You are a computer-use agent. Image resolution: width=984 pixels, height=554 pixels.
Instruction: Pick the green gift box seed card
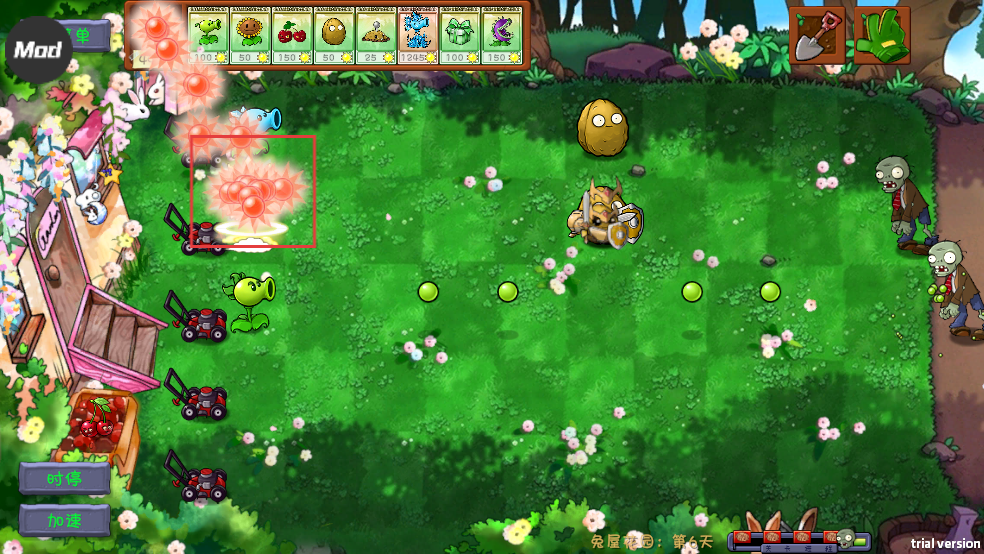[460, 35]
